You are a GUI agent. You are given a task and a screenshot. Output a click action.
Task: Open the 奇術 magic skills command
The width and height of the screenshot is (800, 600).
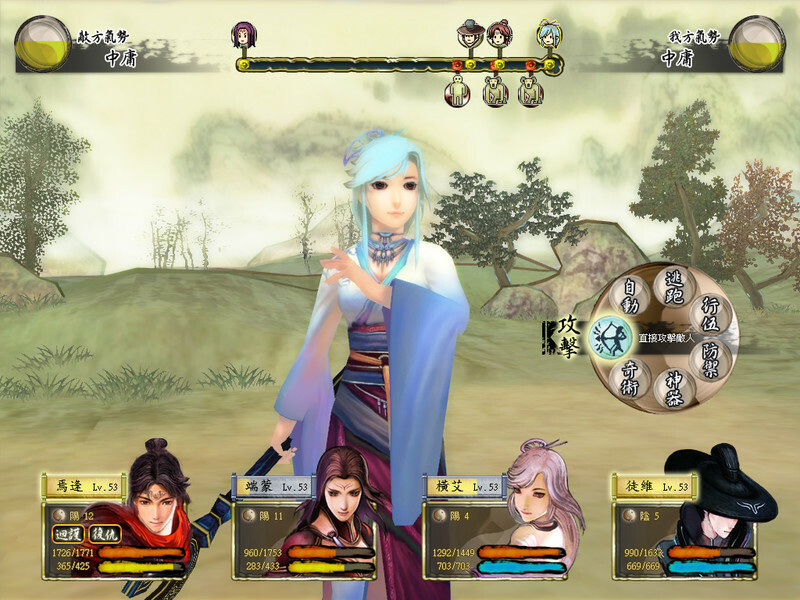(631, 377)
